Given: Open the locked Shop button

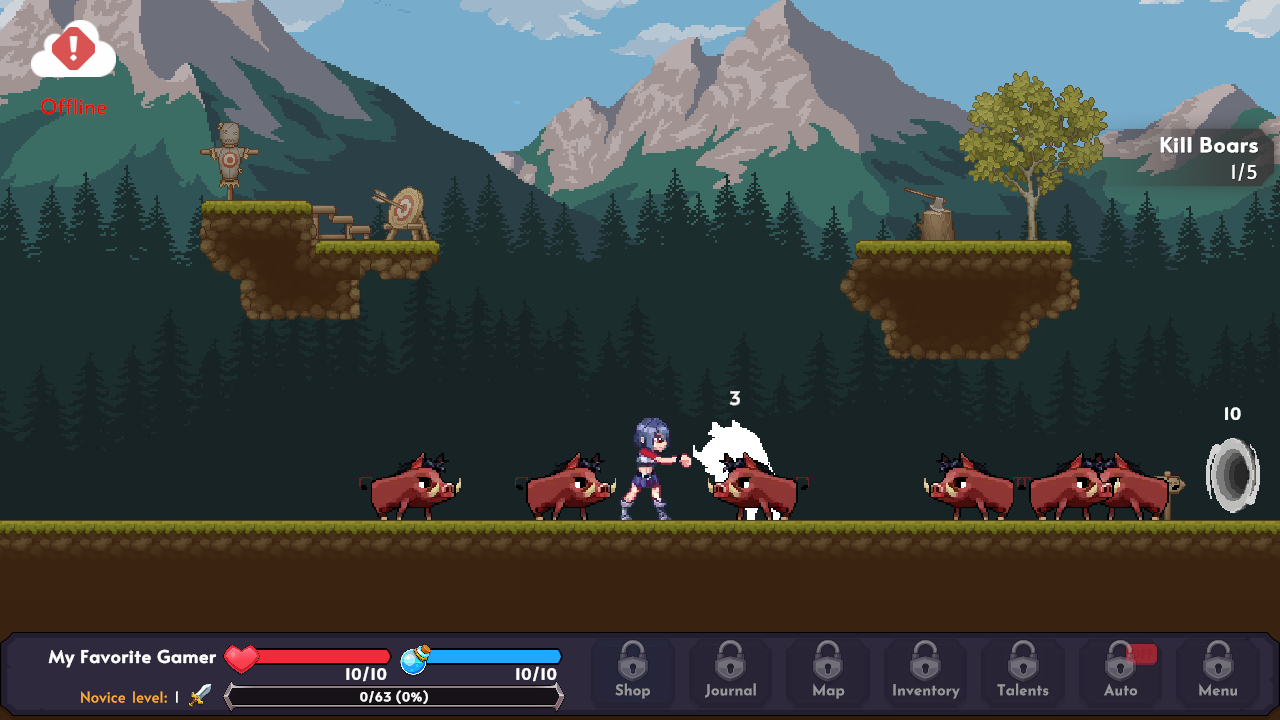Looking at the screenshot, I should [x=632, y=671].
